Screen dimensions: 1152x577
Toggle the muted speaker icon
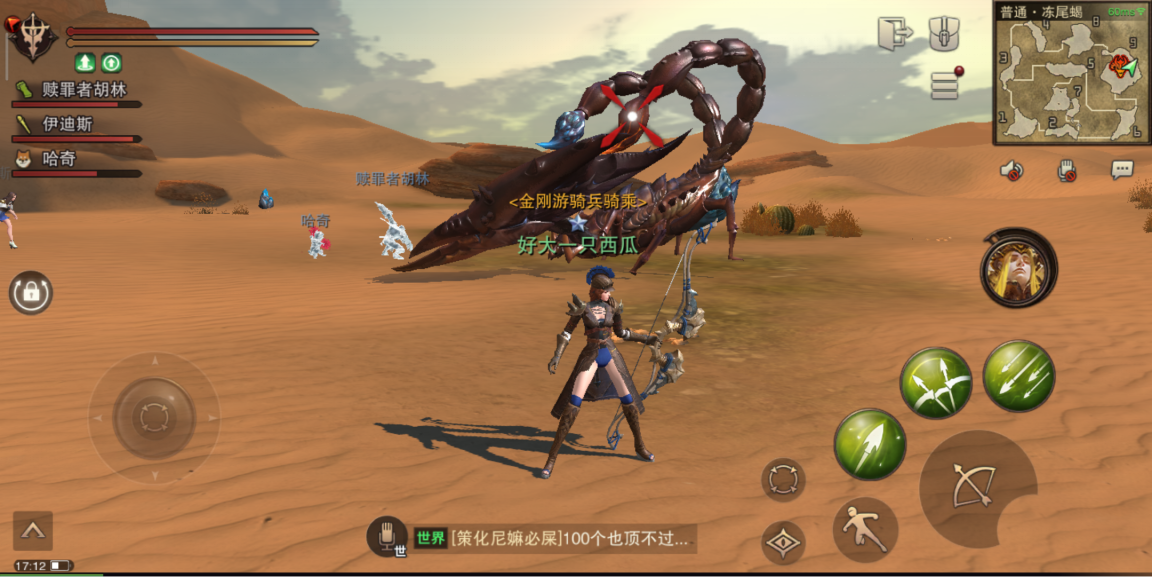click(x=1012, y=170)
